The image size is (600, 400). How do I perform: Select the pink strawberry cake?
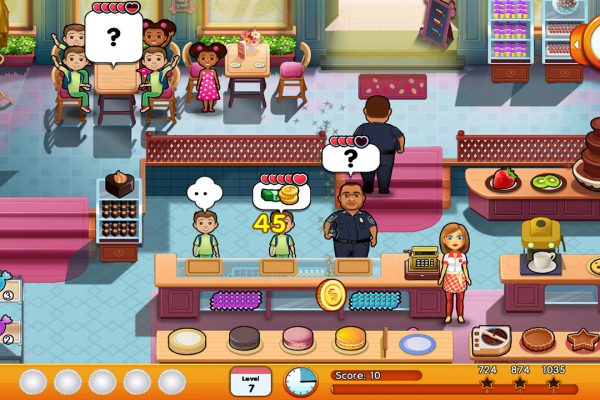(x=298, y=339)
